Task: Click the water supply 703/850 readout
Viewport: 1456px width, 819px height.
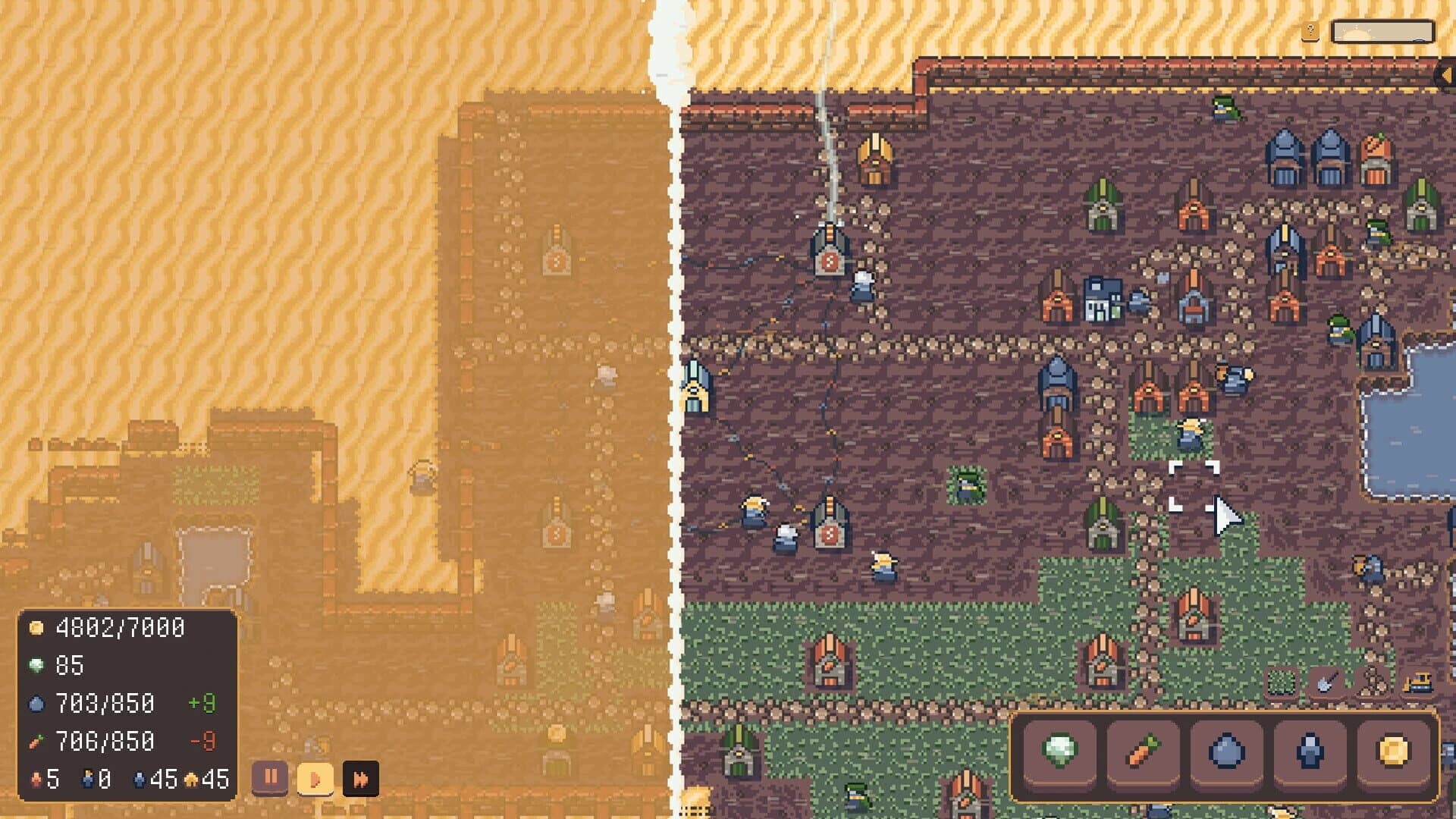Action: click(x=106, y=702)
